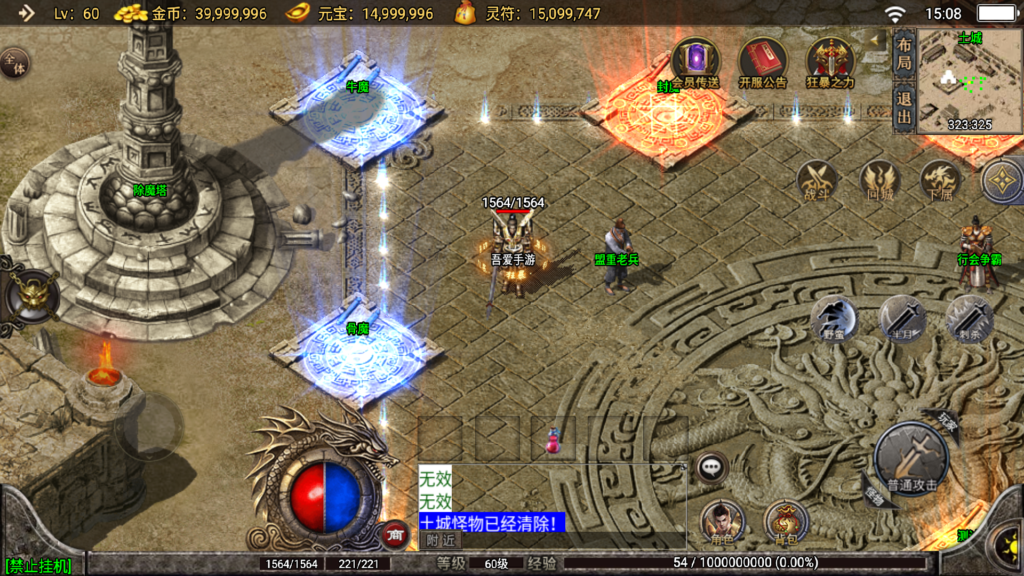Activate the 半月 half-moon sword skill

click(x=901, y=318)
